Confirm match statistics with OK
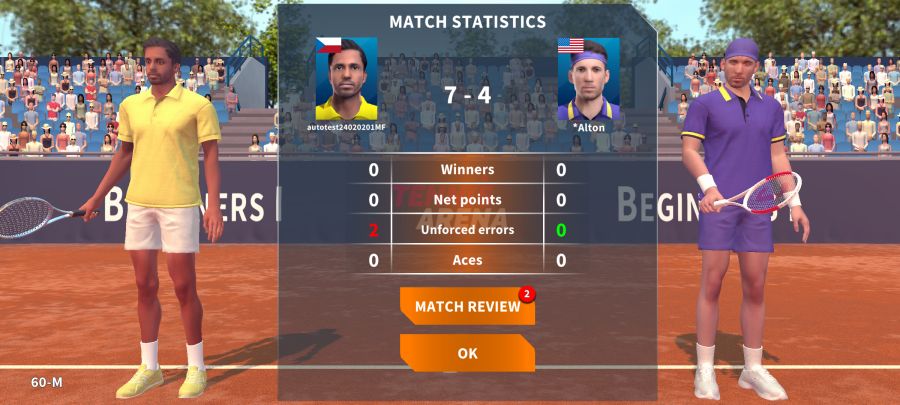Image resolution: width=900 pixels, height=405 pixels. [467, 353]
